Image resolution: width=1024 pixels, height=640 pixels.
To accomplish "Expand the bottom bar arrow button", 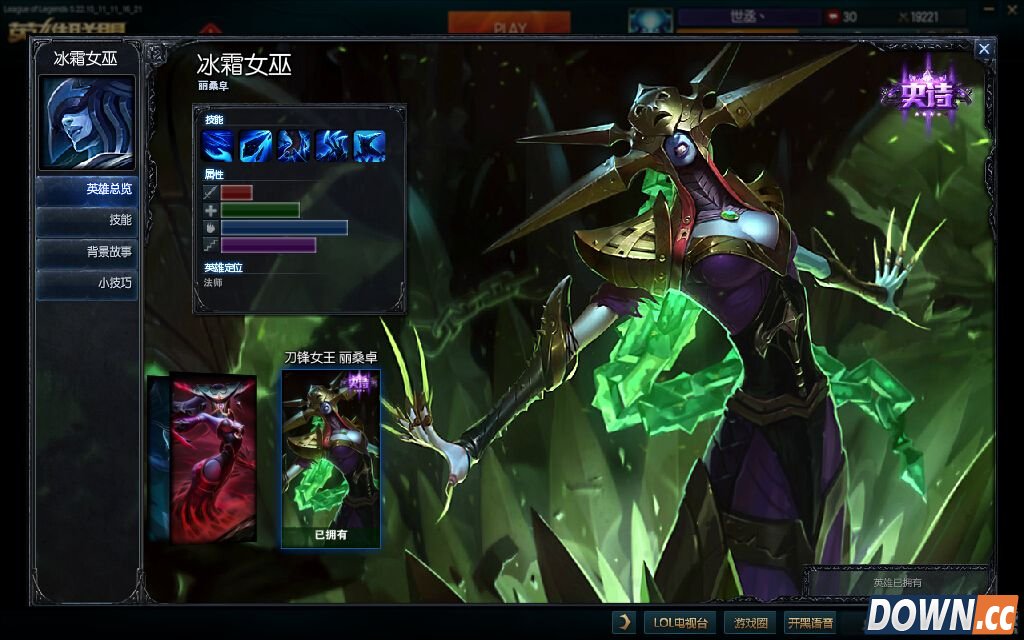I will 624,622.
